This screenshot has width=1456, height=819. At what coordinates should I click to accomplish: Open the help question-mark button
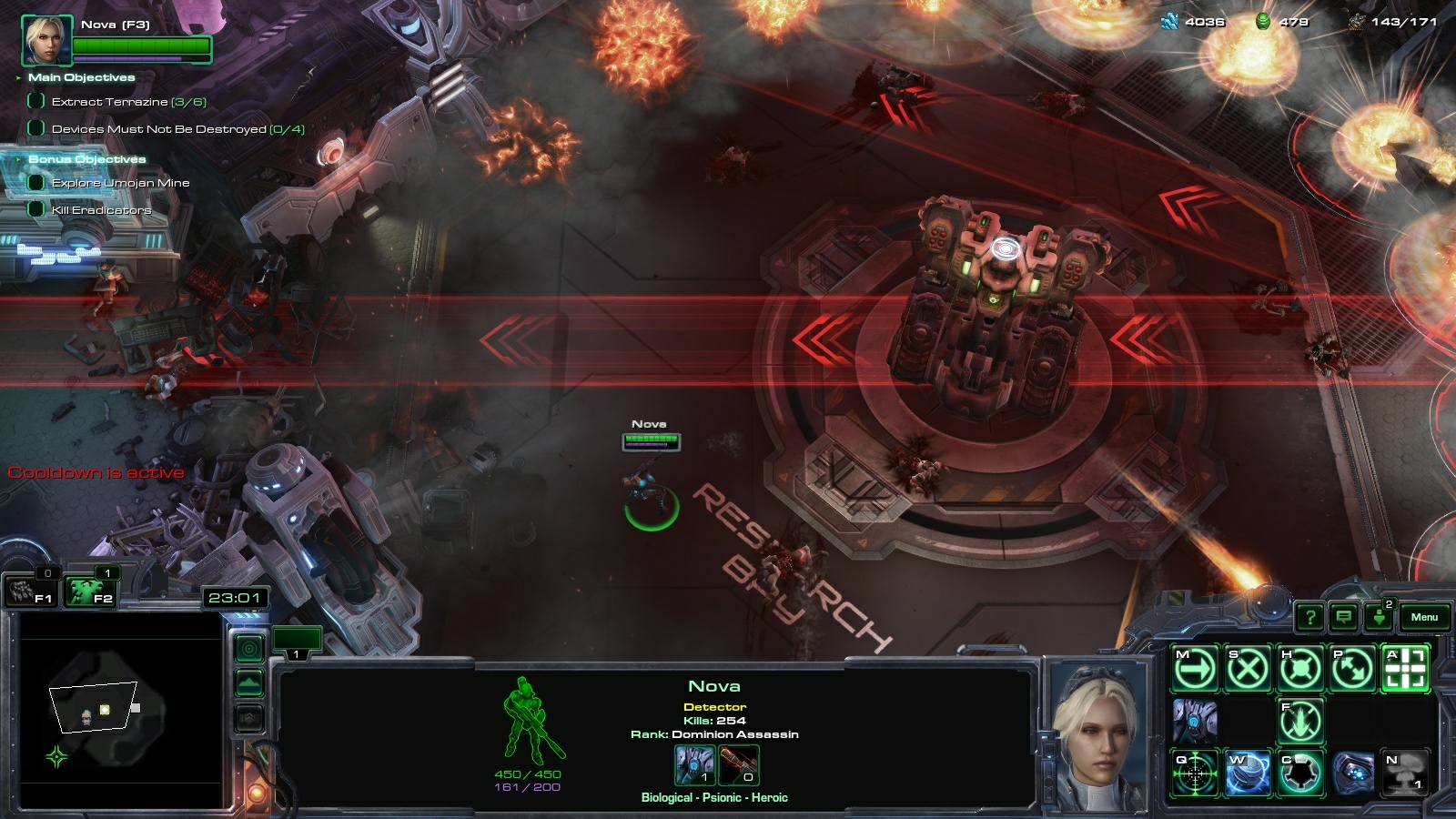click(1309, 618)
